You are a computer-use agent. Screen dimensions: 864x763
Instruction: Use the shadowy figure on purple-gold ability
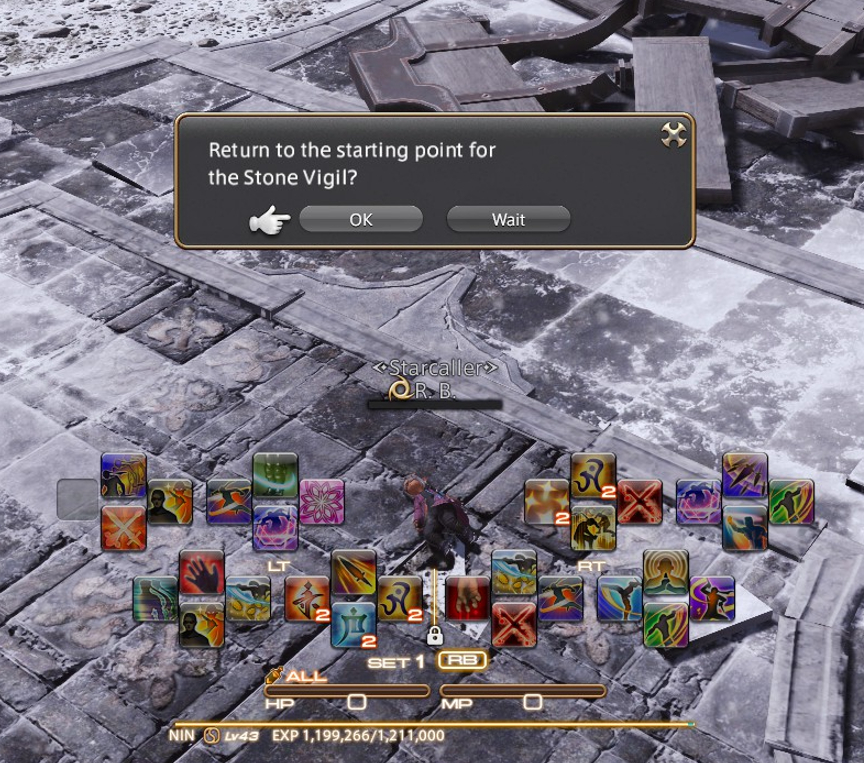click(124, 476)
